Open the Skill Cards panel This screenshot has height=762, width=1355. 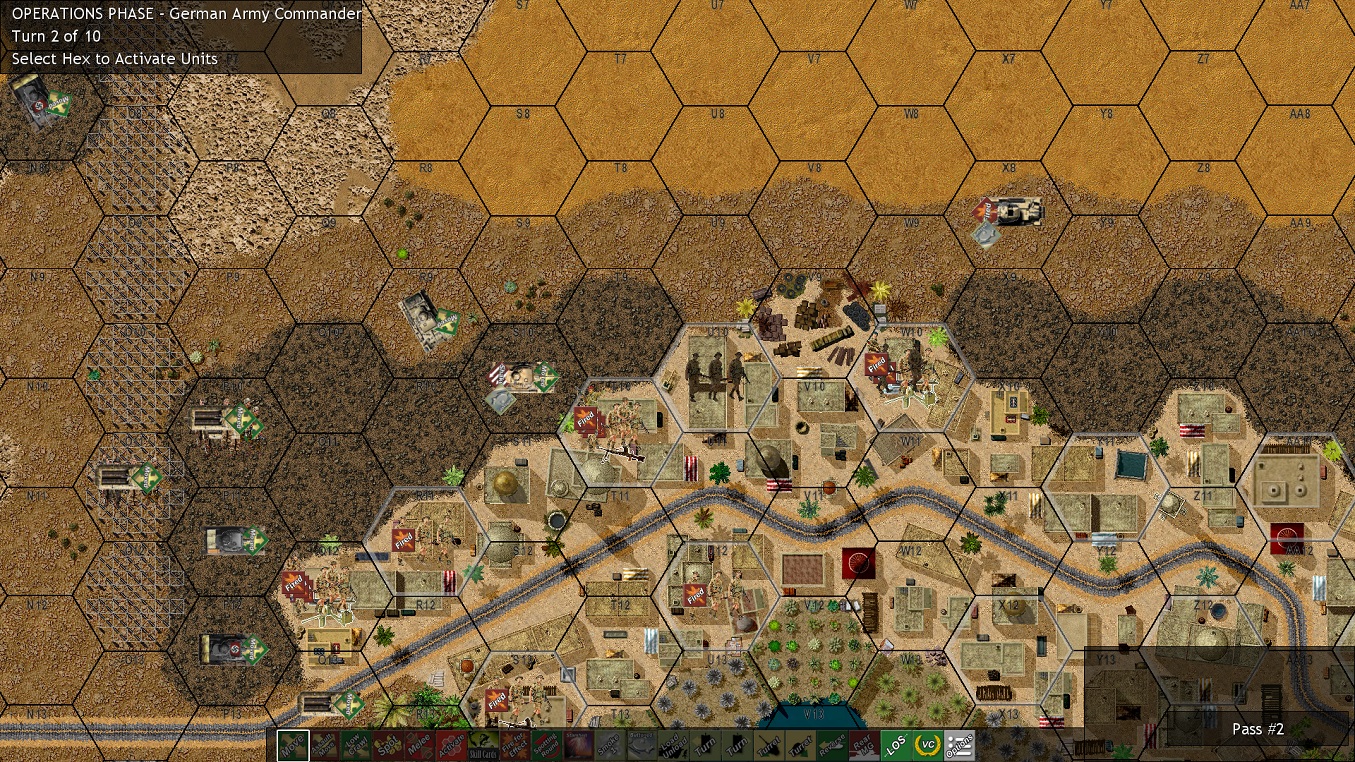[485, 745]
